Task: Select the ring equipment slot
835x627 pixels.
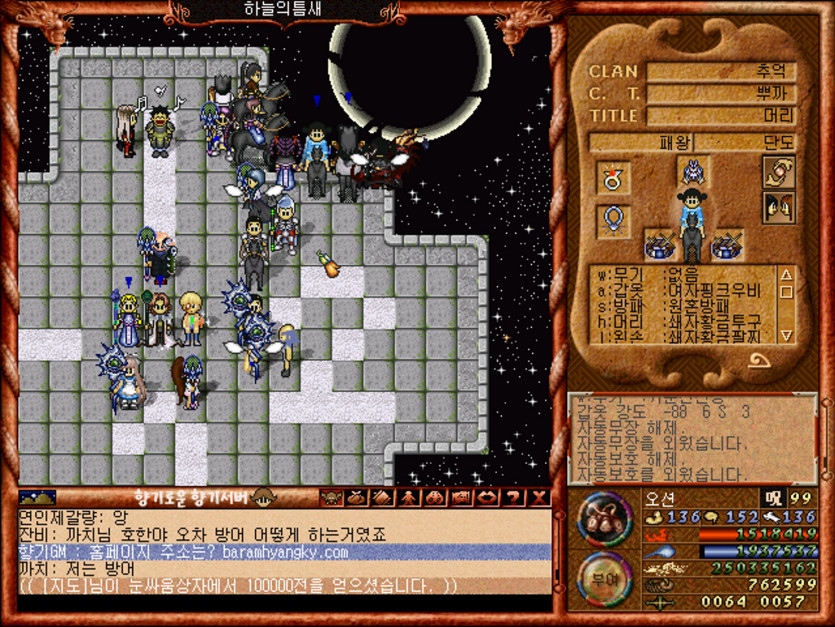Action: 614,178
